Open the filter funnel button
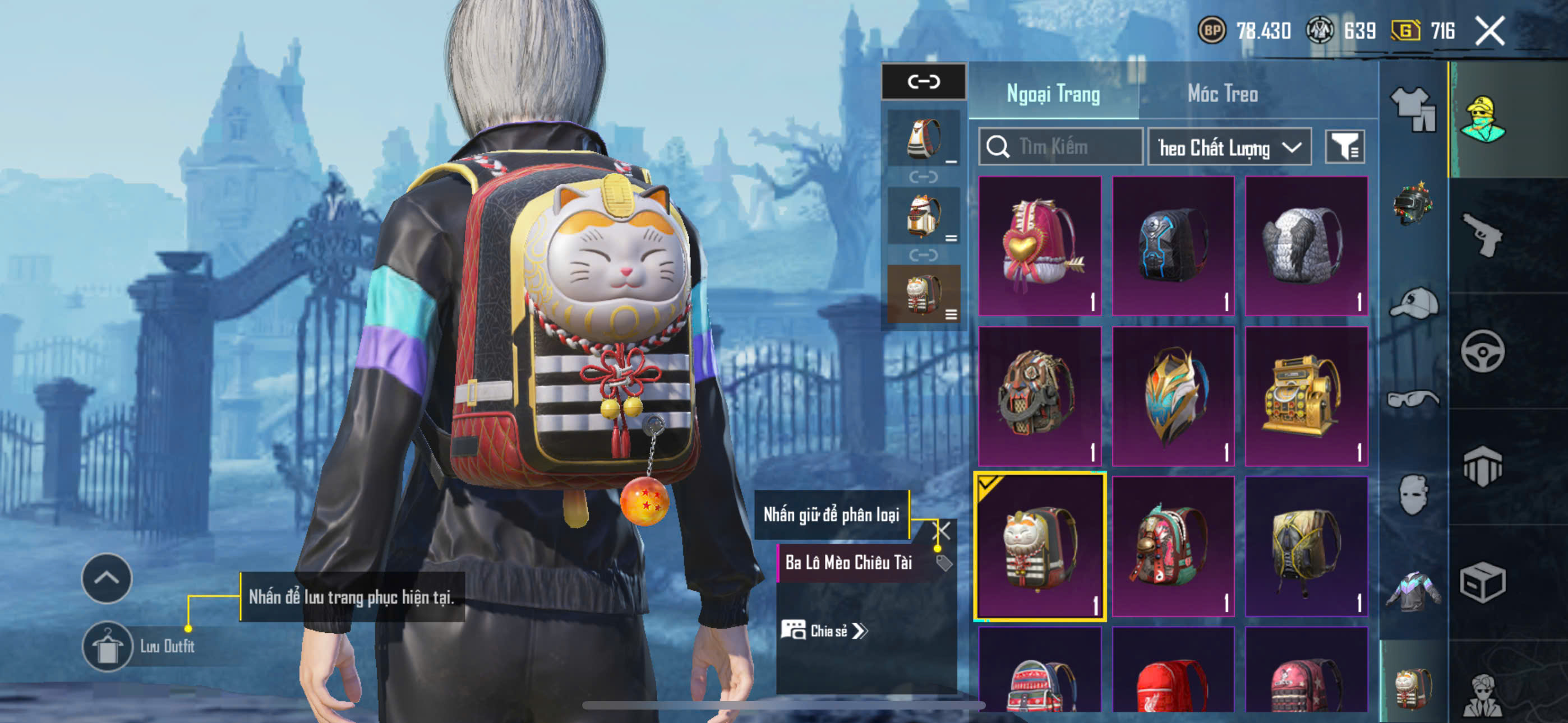 pyautogui.click(x=1345, y=147)
